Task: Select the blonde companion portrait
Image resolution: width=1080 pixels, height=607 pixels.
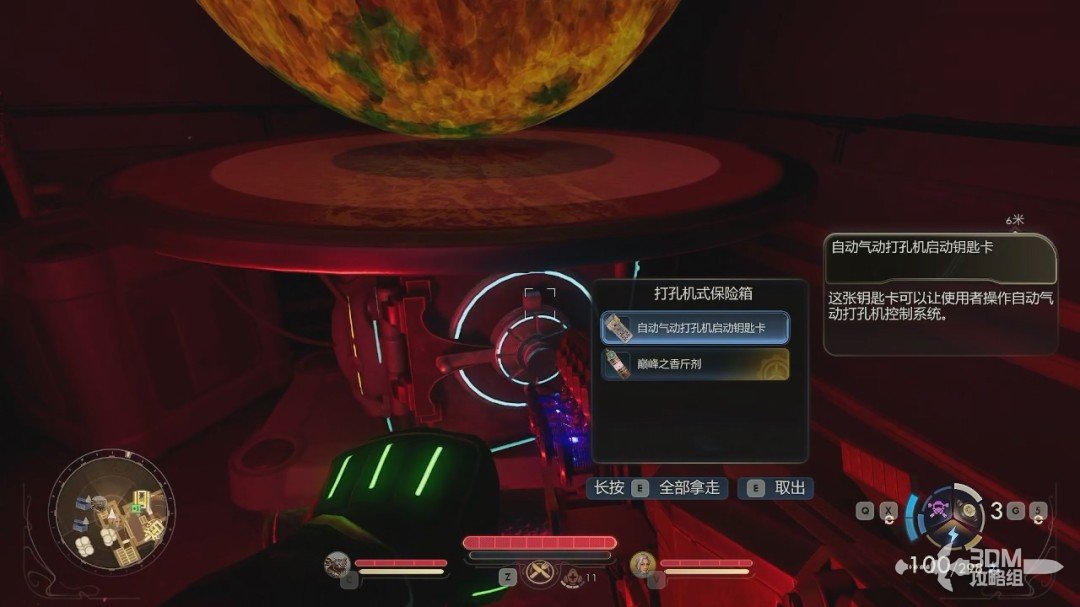Action: (x=642, y=564)
